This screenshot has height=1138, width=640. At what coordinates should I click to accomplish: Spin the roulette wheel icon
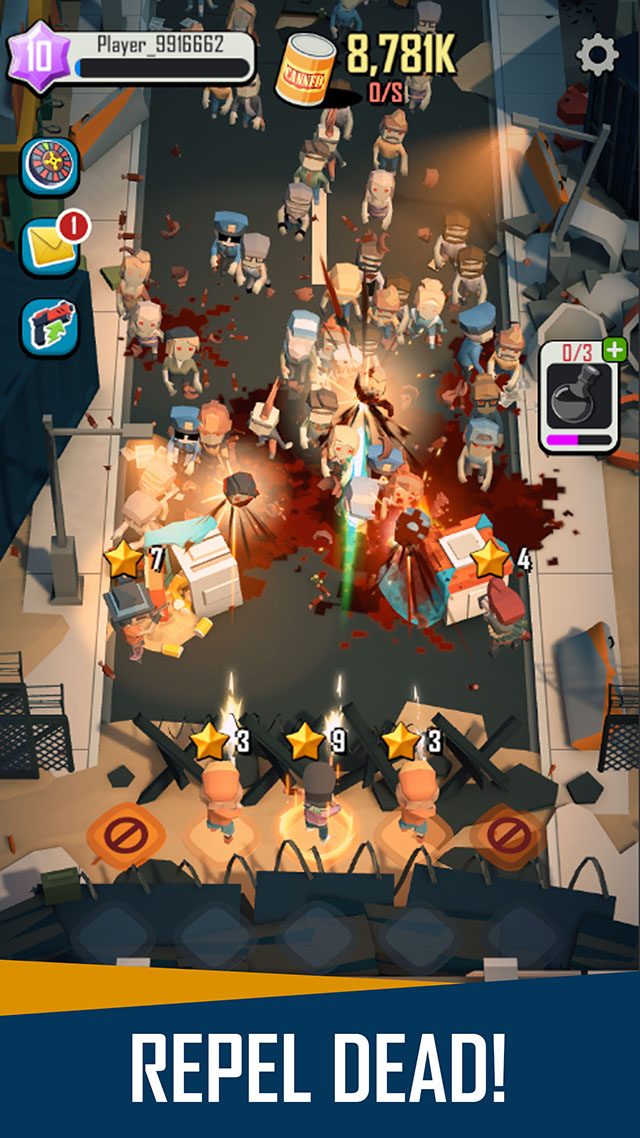tap(50, 167)
